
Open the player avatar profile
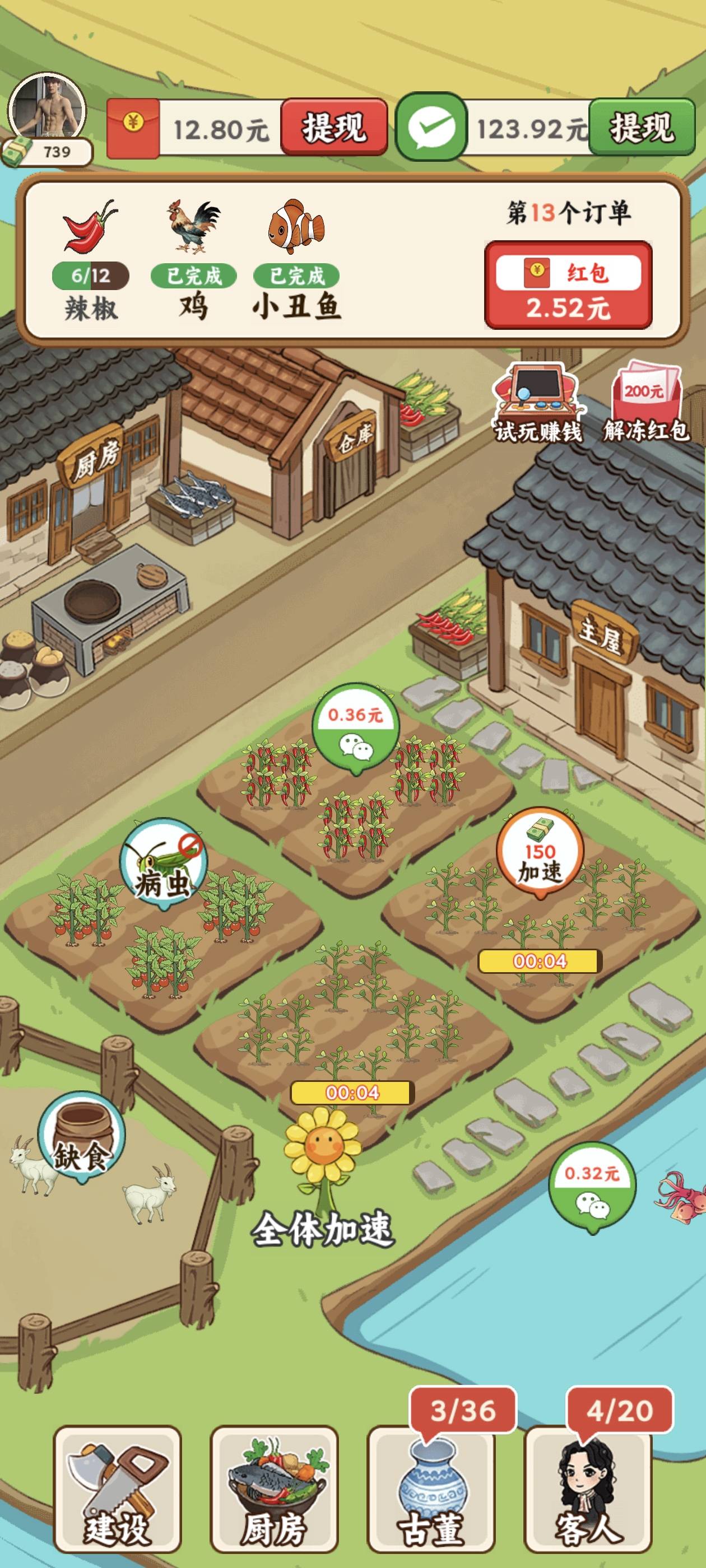[48, 110]
